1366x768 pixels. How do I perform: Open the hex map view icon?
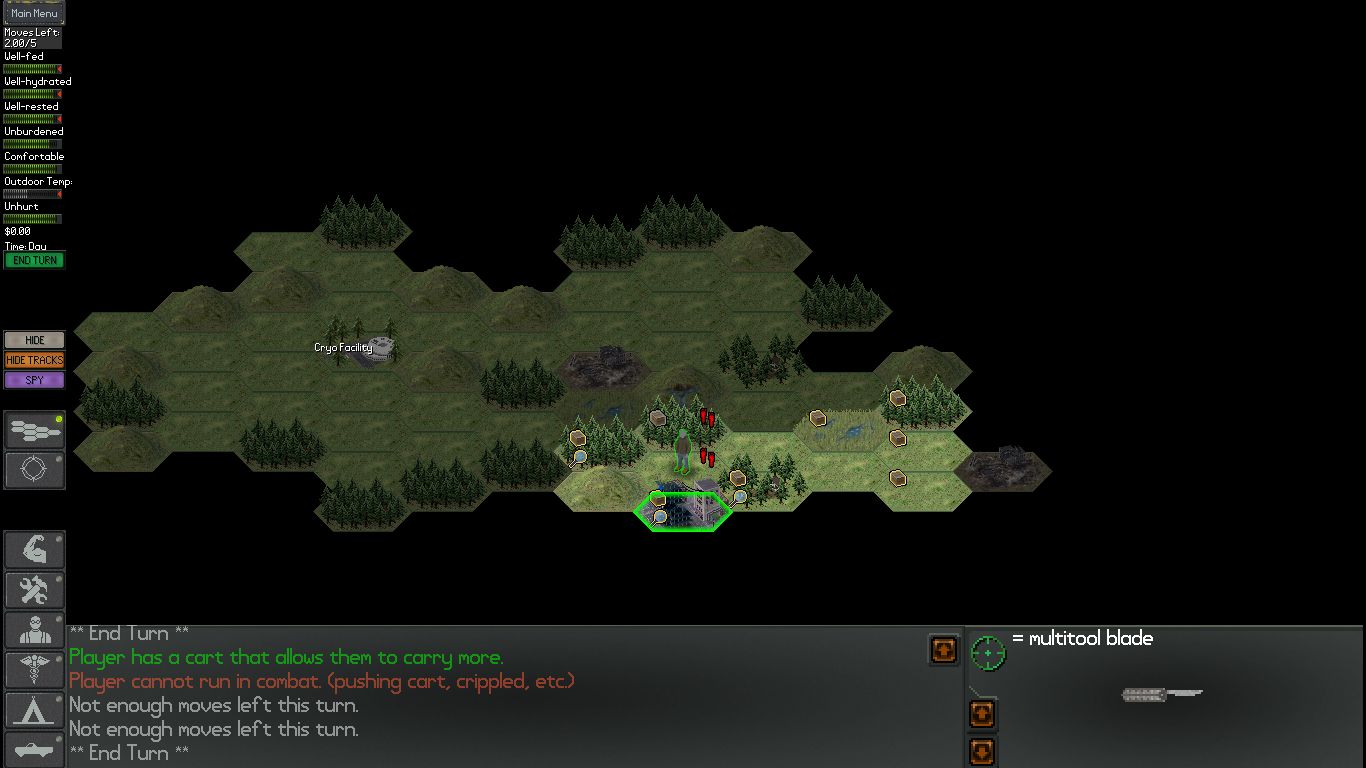(x=34, y=431)
